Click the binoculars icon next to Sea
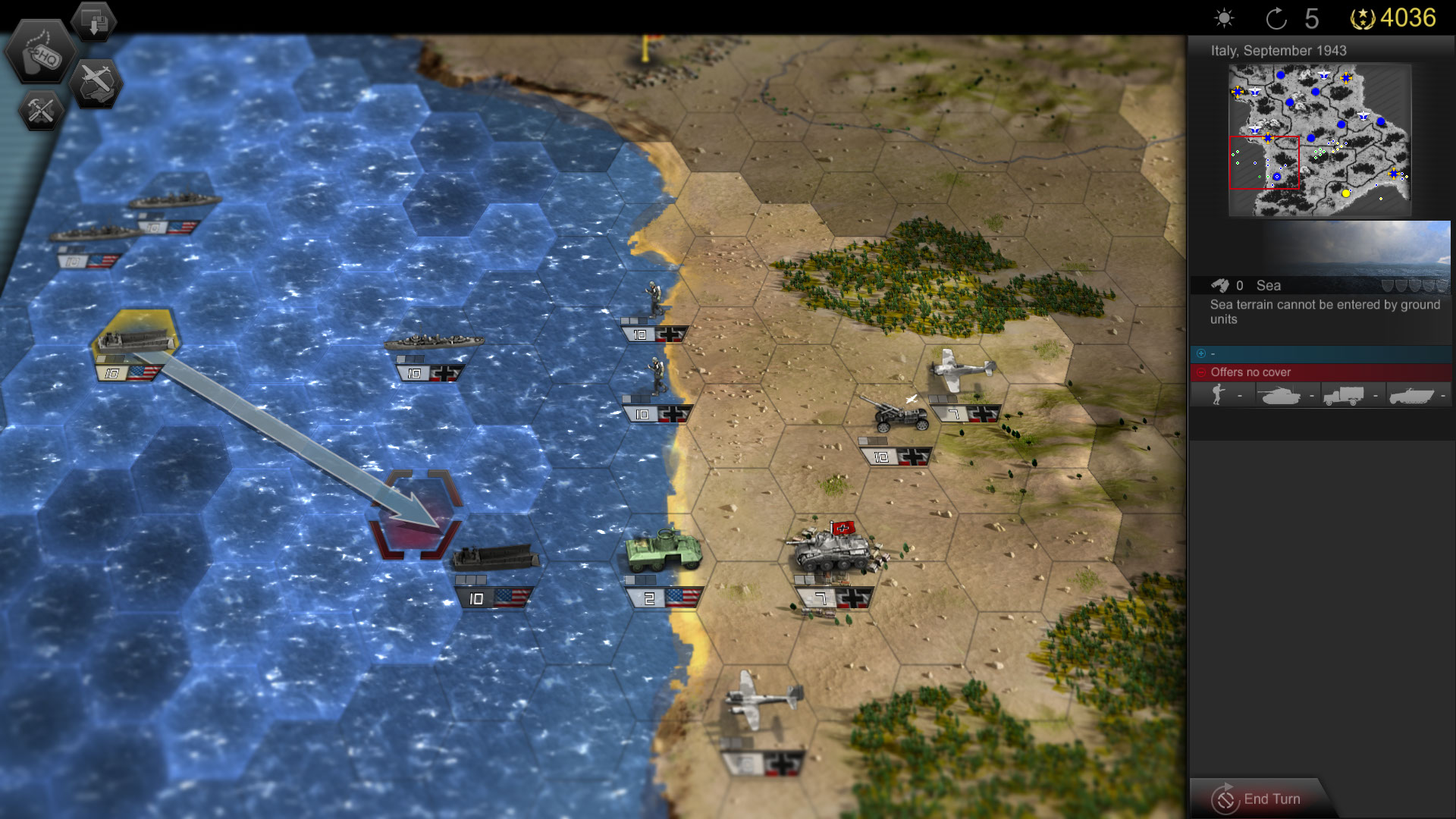Screen dimensions: 1456x819 click(x=1222, y=285)
